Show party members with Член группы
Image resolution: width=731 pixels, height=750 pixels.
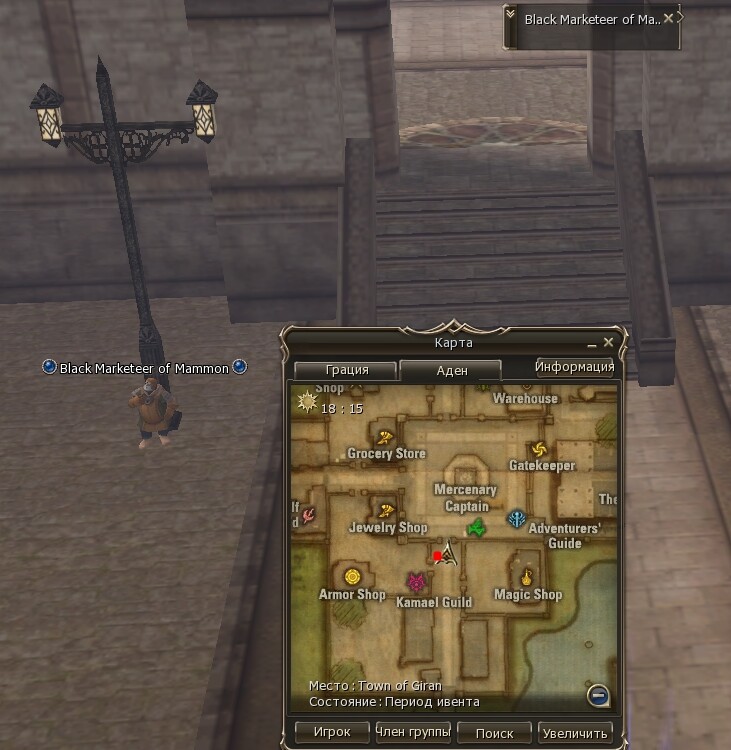point(412,732)
